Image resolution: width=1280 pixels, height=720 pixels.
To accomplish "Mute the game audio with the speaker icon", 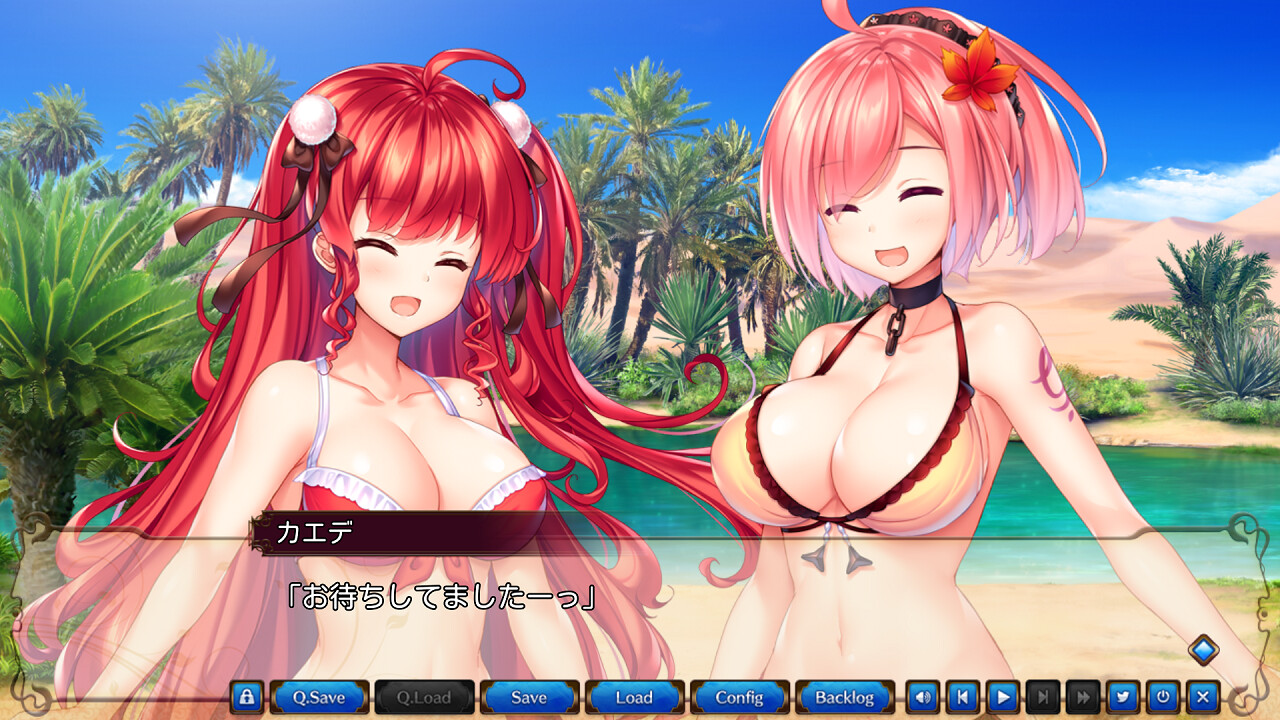I will pos(922,697).
